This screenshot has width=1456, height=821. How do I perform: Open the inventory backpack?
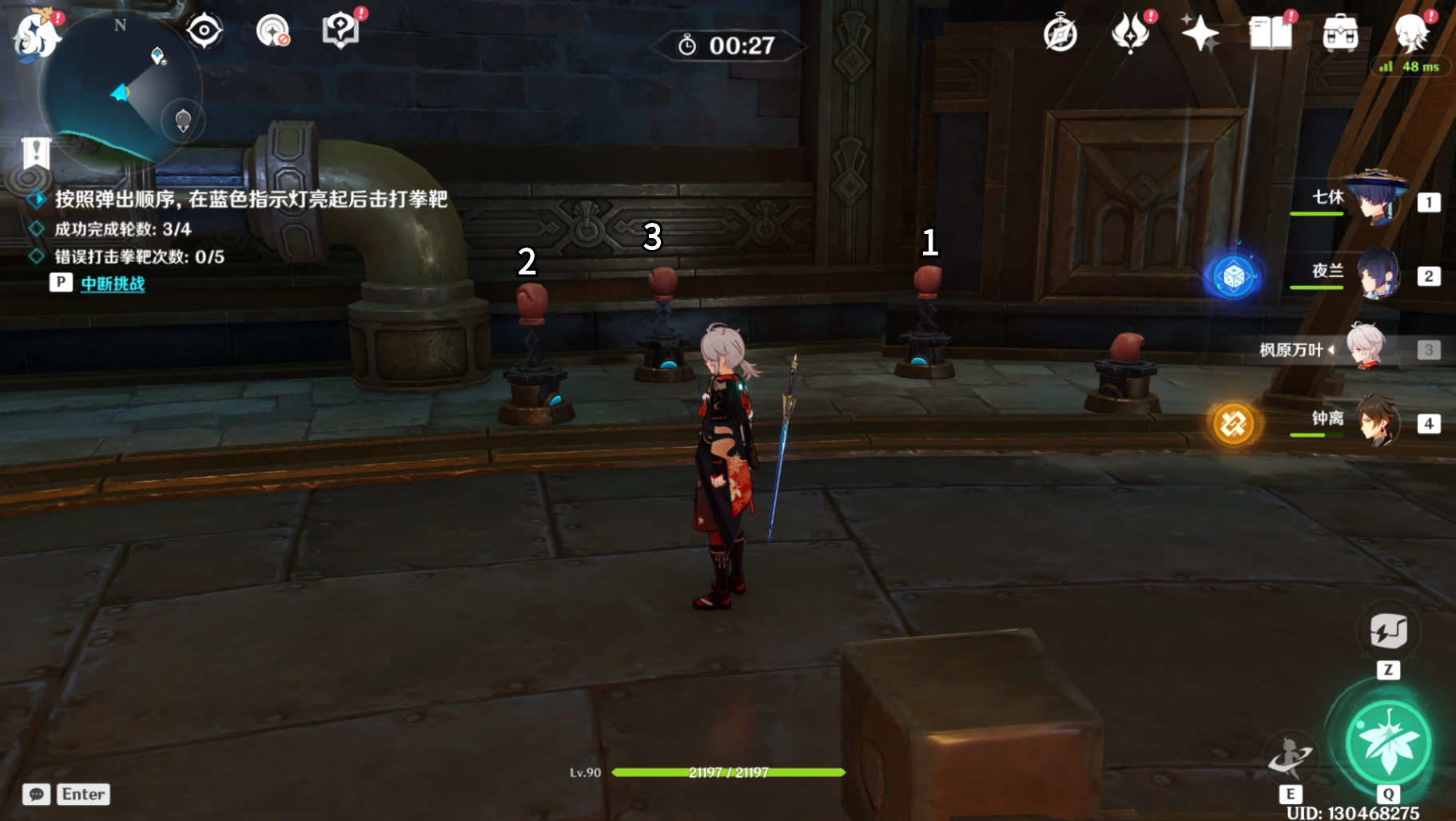[1340, 34]
